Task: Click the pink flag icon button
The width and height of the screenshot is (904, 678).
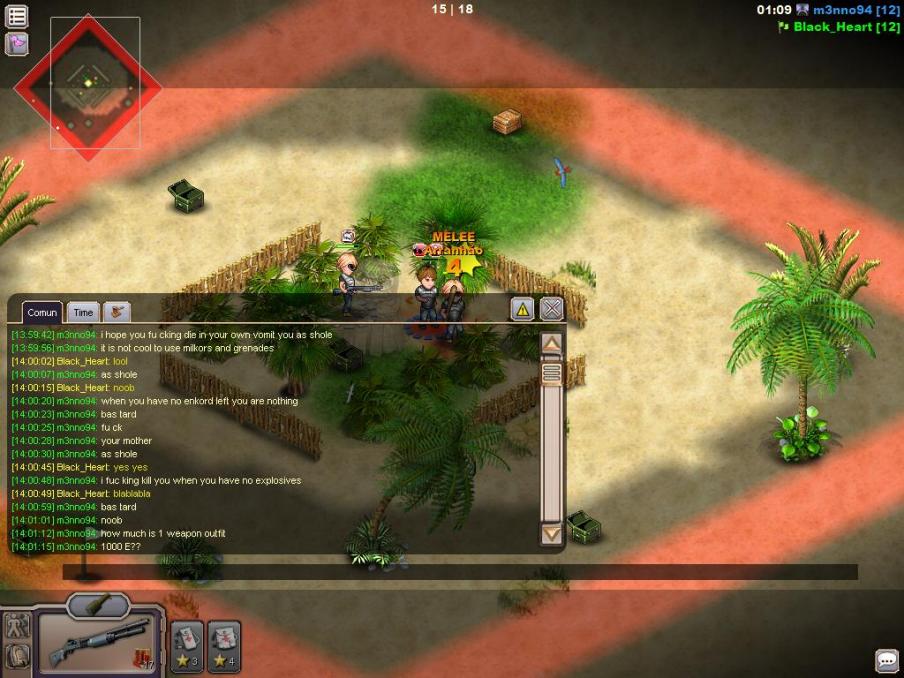Action: click(17, 44)
